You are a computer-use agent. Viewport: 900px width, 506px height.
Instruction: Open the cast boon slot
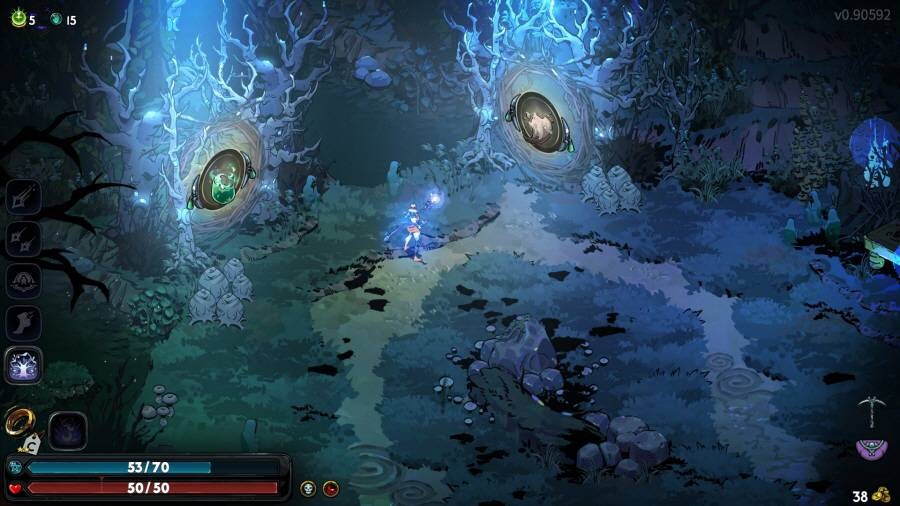(x=23, y=281)
